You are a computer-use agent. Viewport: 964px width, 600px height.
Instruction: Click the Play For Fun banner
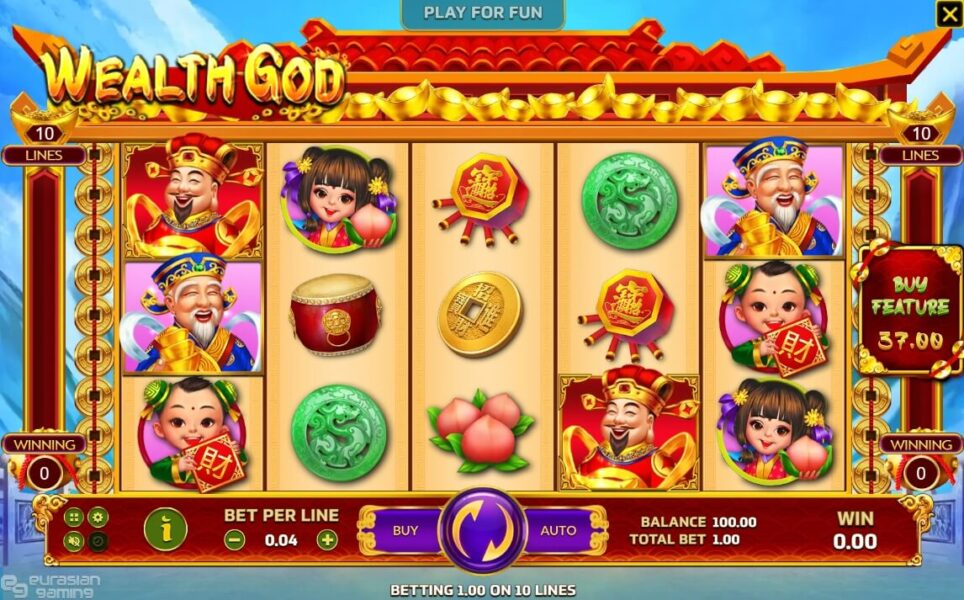coord(483,13)
